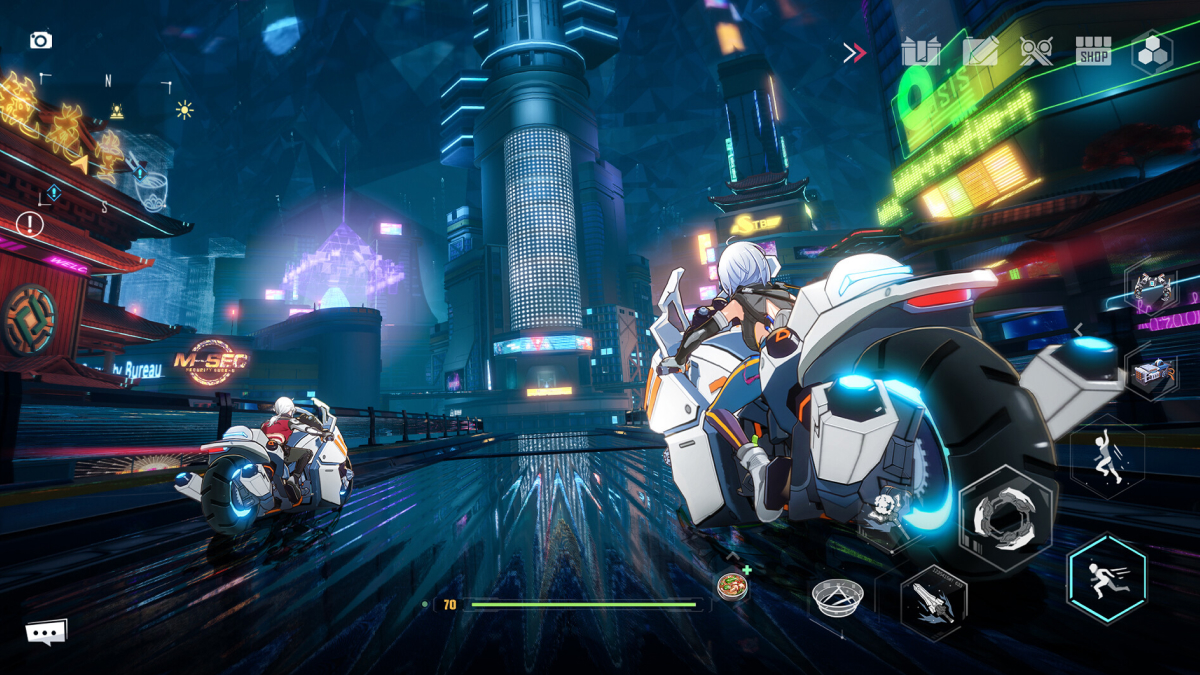
Task: Open the book and gift box menu icon
Action: 920,52
